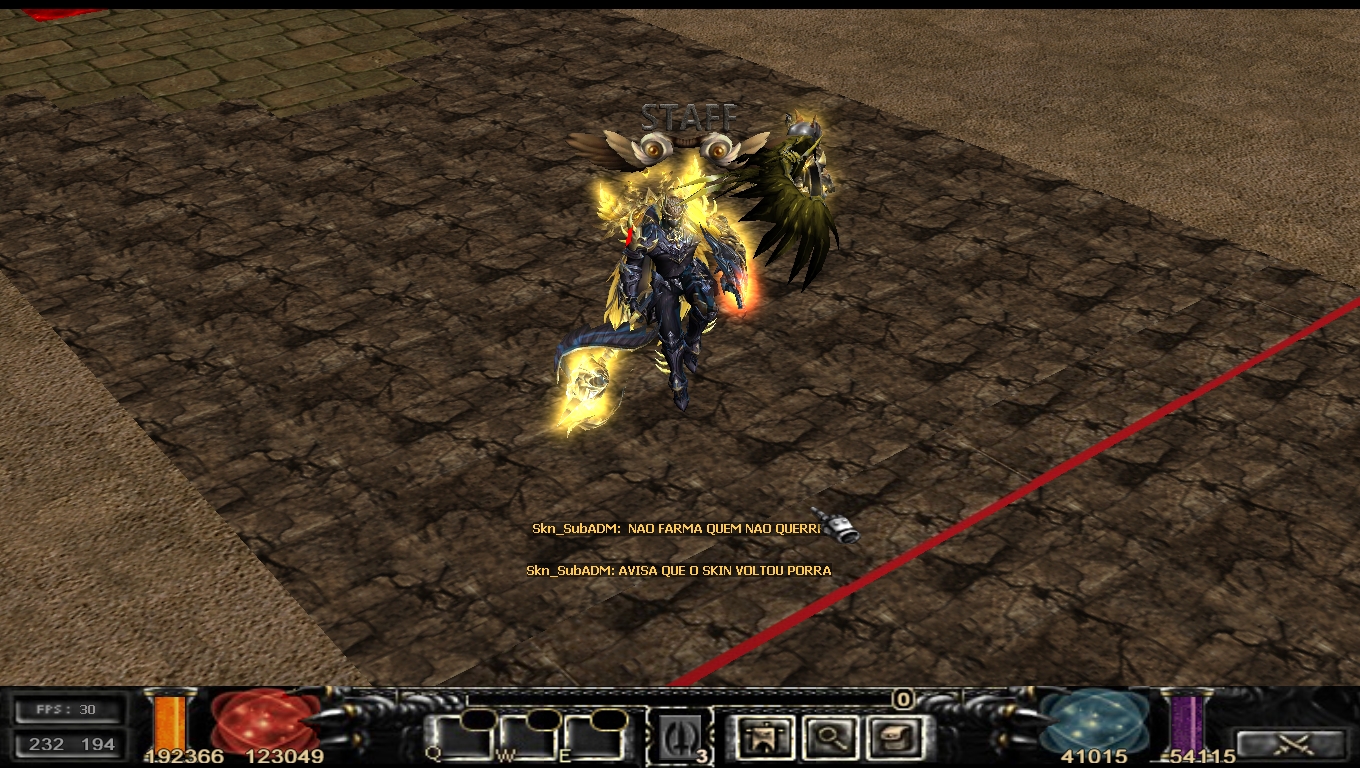Click the magnifying glass button
The width and height of the screenshot is (1360, 768).
click(829, 738)
